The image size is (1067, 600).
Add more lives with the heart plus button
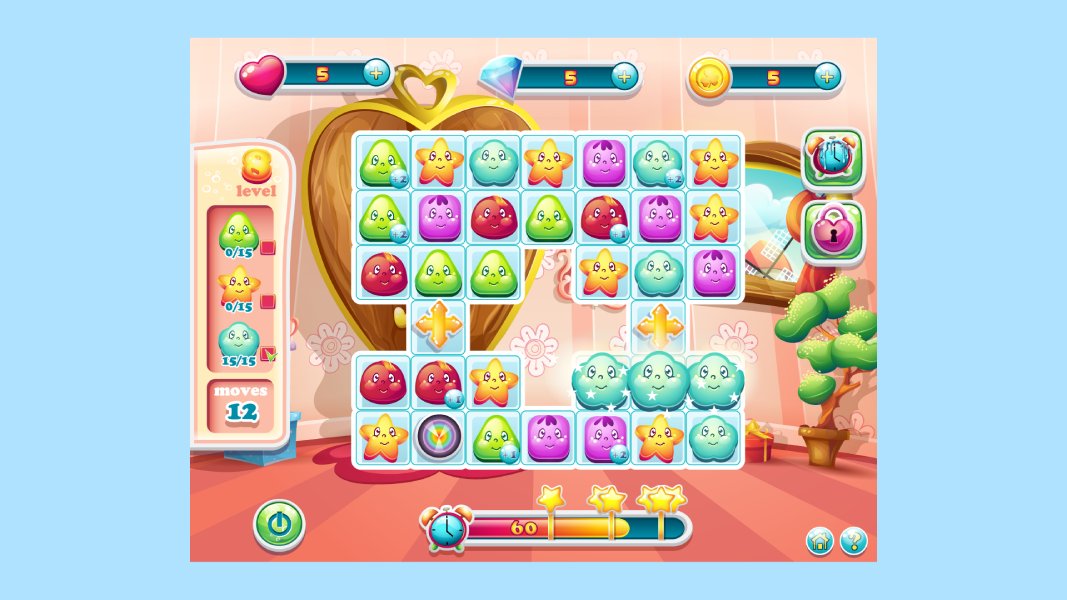(x=376, y=73)
